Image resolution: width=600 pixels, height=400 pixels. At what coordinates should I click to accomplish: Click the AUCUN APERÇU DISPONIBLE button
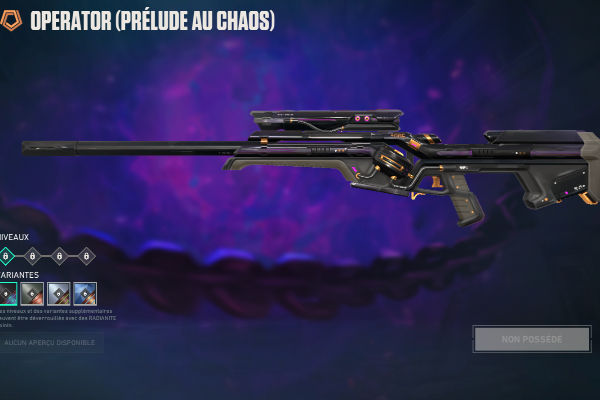click(50, 342)
